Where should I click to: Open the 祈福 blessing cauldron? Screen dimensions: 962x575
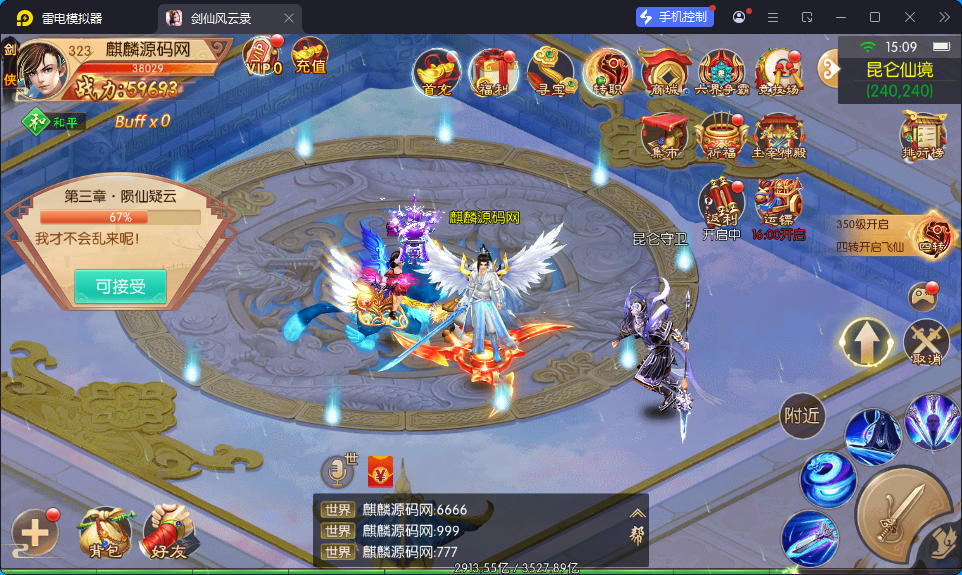[721, 137]
